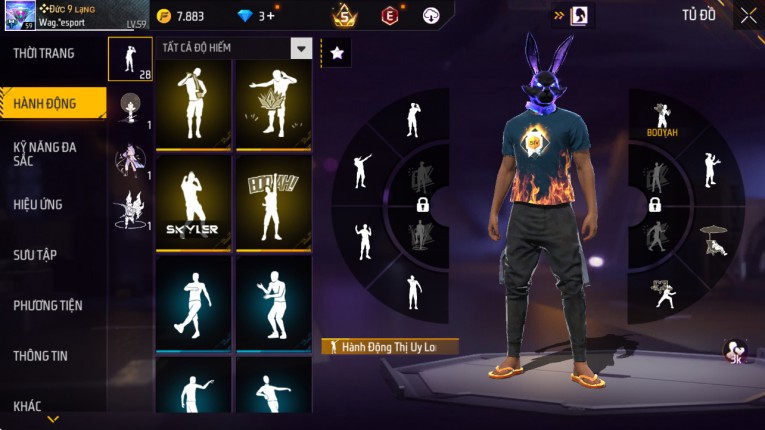Open the Tủ Đồ wardrobe button
This screenshot has height=430, width=765.
coord(699,15)
